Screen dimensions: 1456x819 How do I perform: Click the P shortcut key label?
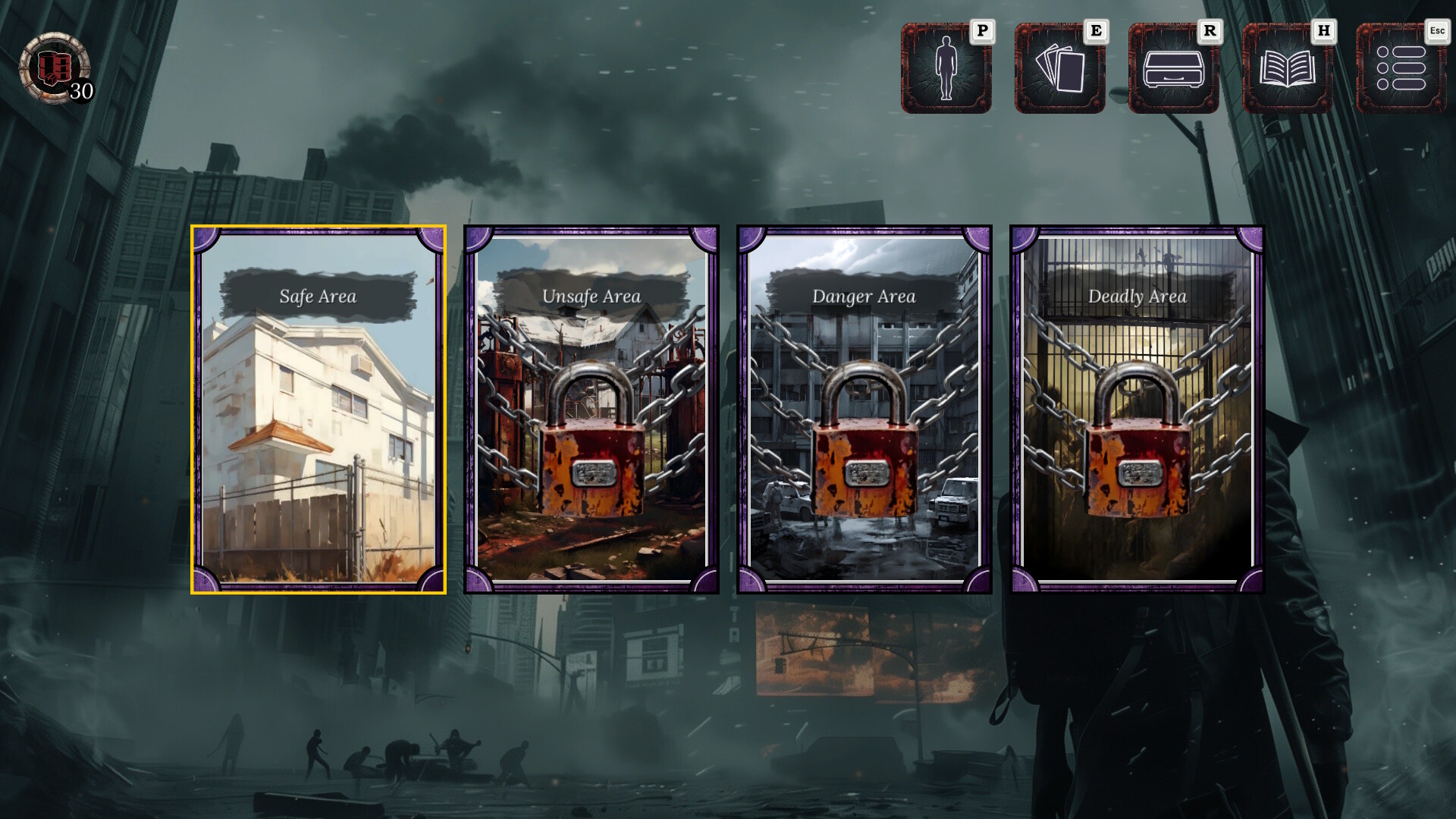click(x=983, y=33)
